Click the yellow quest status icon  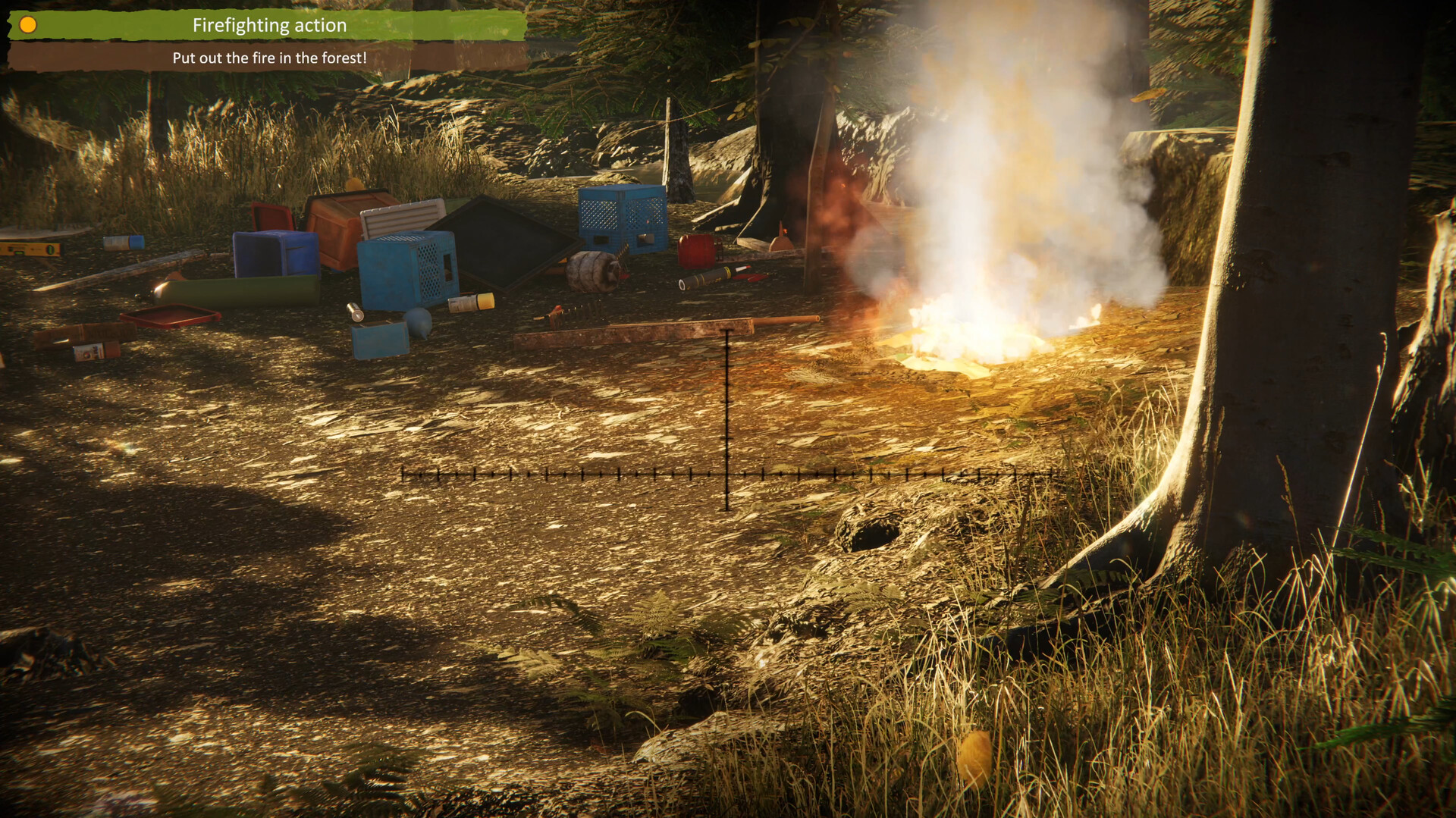click(28, 24)
